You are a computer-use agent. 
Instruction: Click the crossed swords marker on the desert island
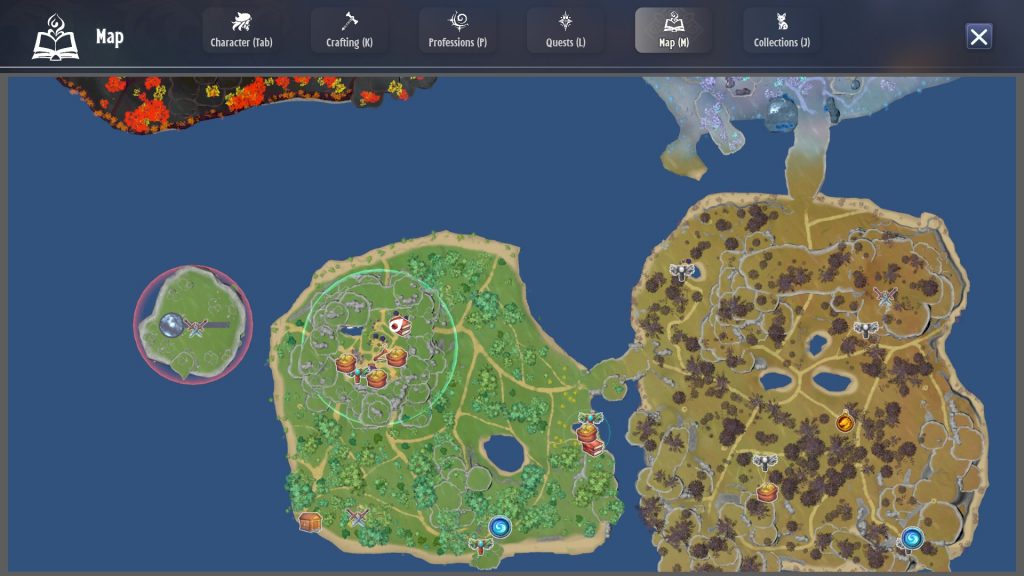pyautogui.click(x=884, y=296)
